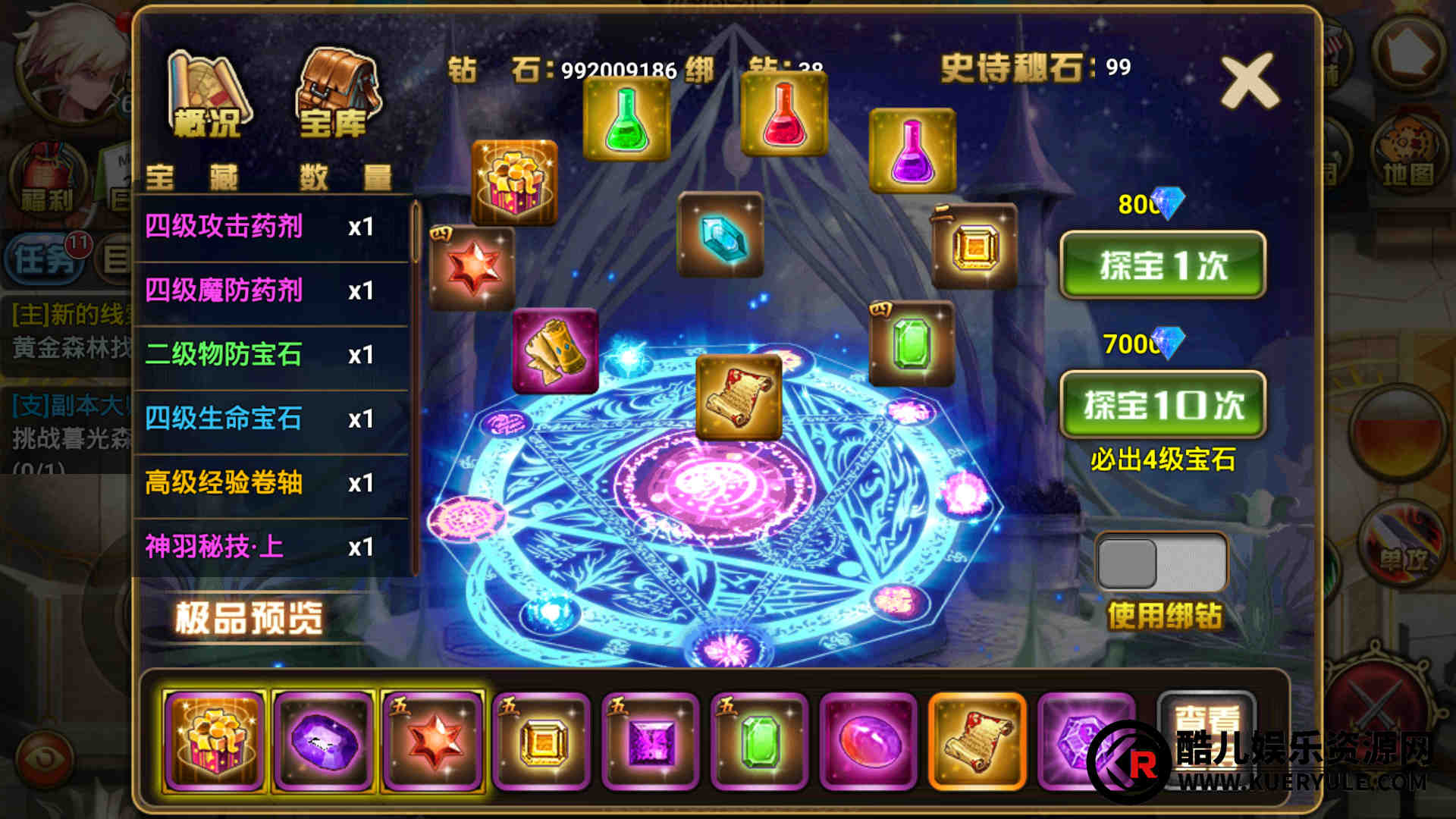Click the 探宝10次 button
Screen dimensions: 1456x819
coord(1163,404)
